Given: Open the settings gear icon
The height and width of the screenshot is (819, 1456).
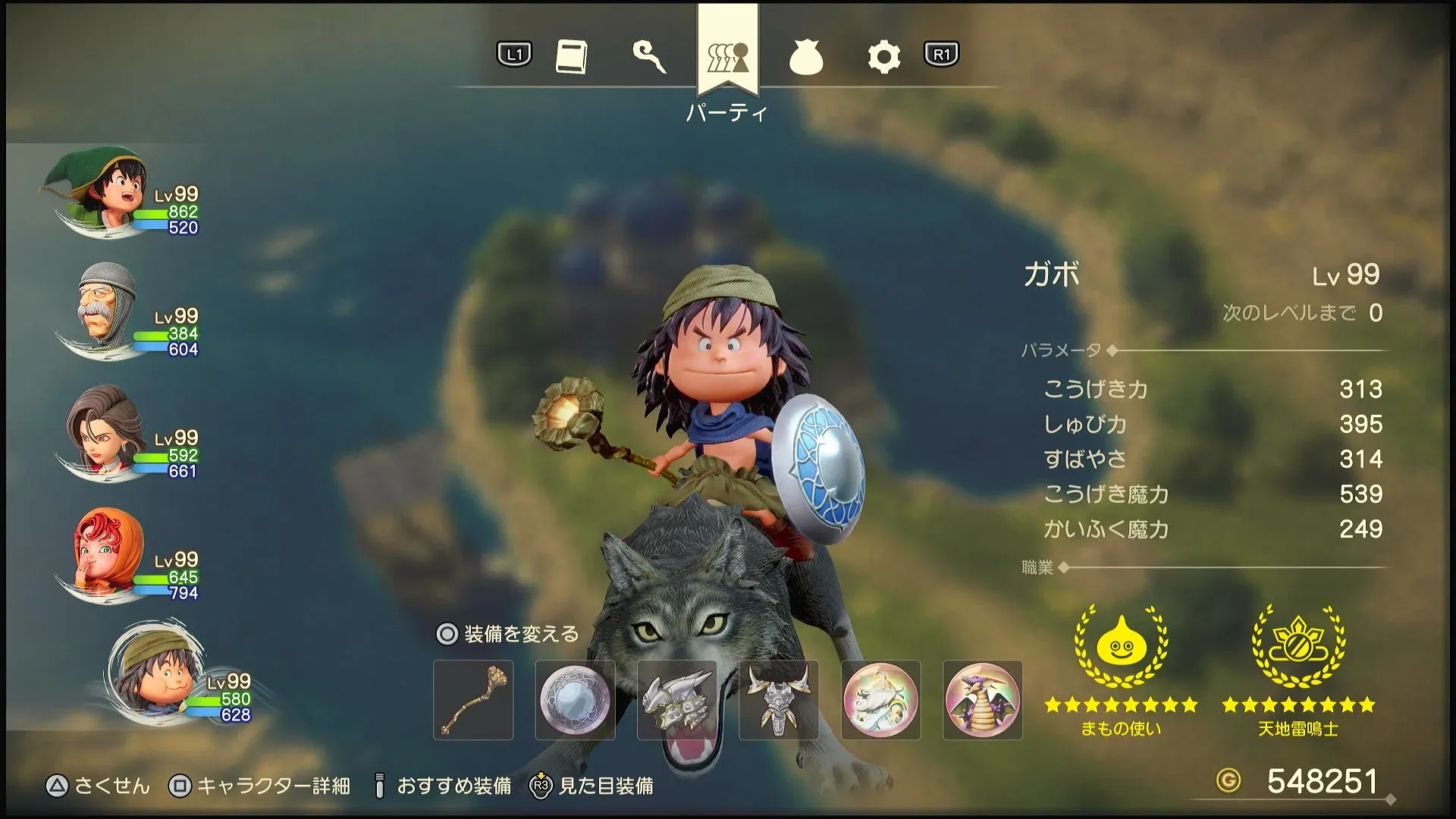Looking at the screenshot, I should (x=882, y=57).
